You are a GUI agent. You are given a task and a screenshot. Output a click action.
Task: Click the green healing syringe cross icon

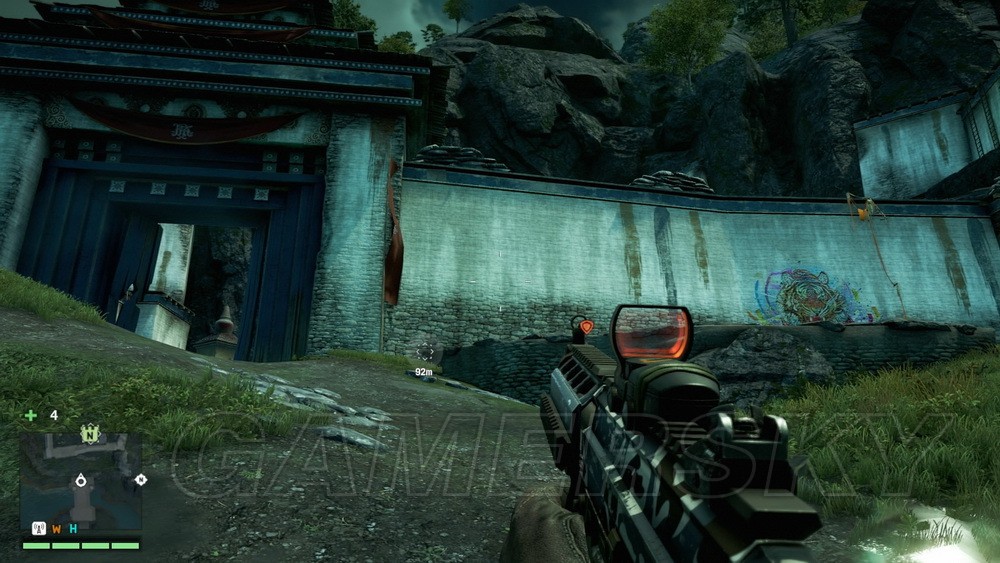(x=31, y=415)
